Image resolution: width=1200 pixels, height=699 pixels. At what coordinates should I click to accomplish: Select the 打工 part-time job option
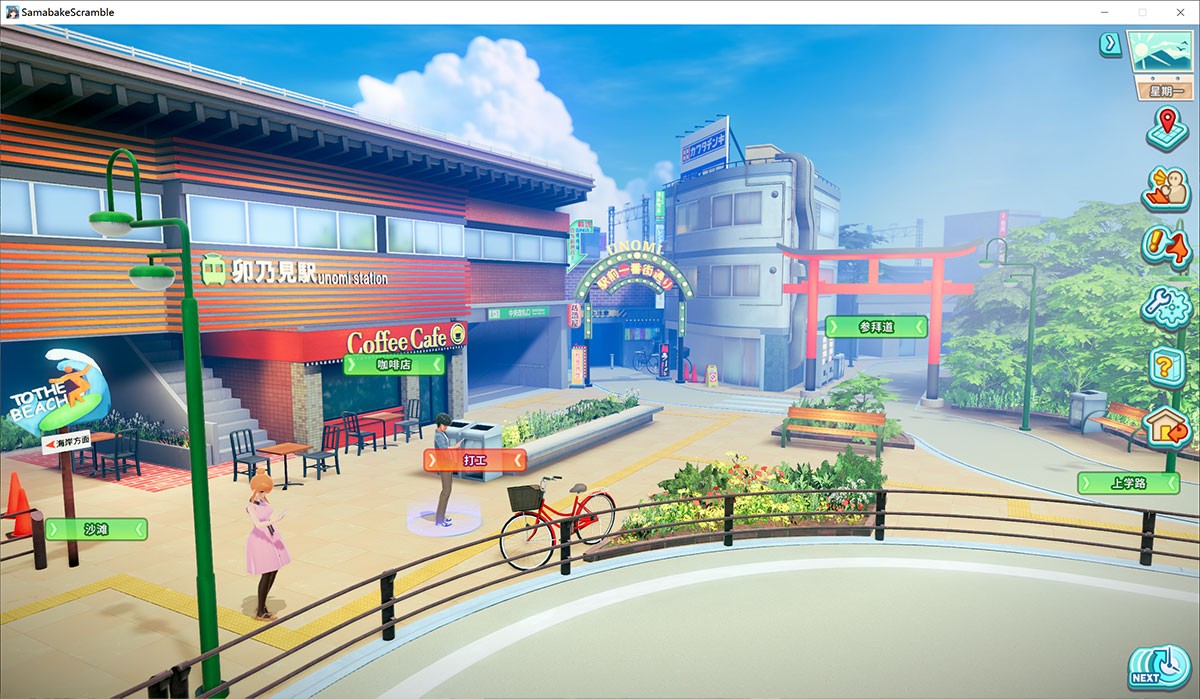pyautogui.click(x=475, y=460)
